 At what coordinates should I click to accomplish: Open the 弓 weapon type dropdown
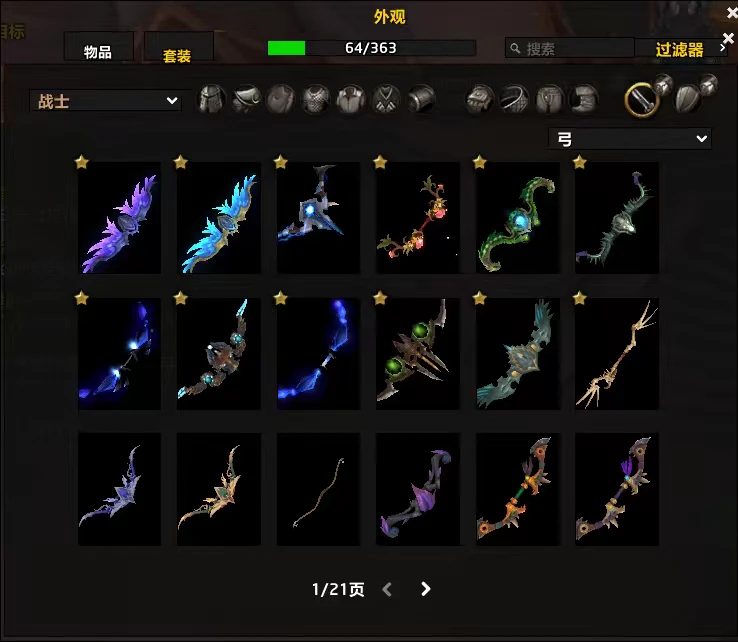point(629,139)
